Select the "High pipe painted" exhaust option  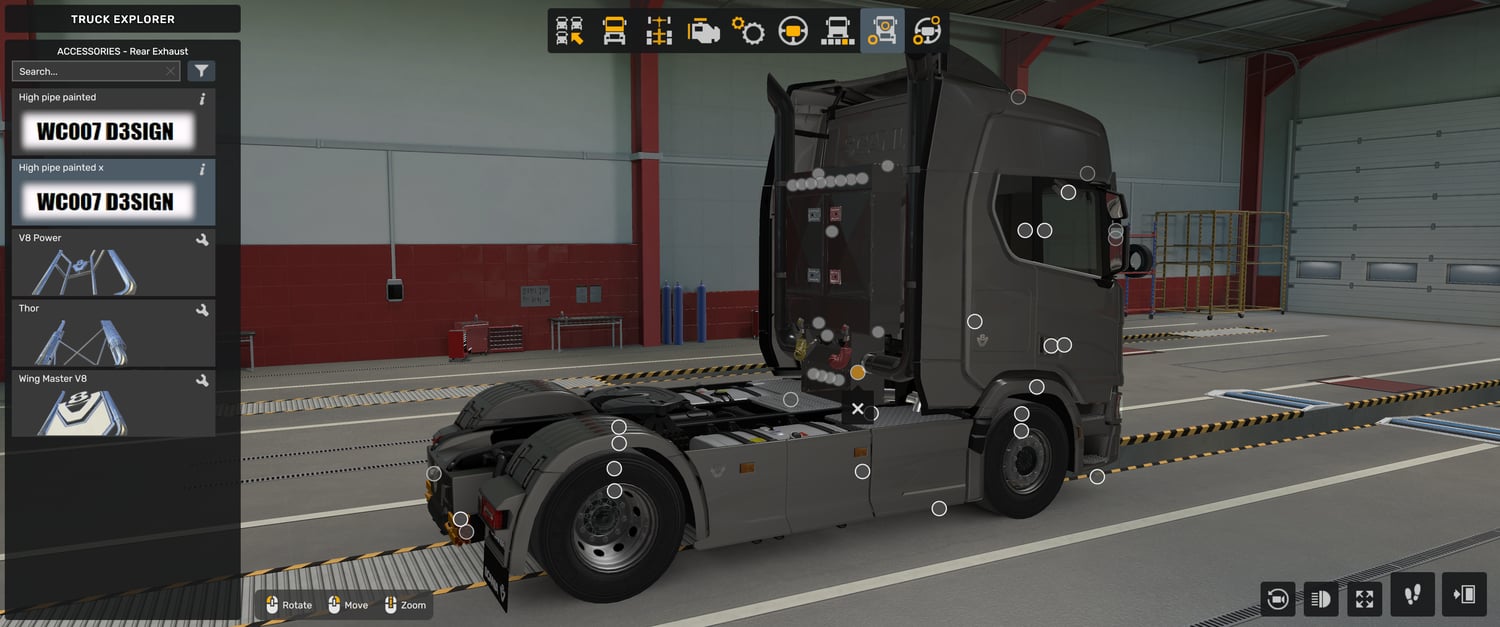click(113, 122)
